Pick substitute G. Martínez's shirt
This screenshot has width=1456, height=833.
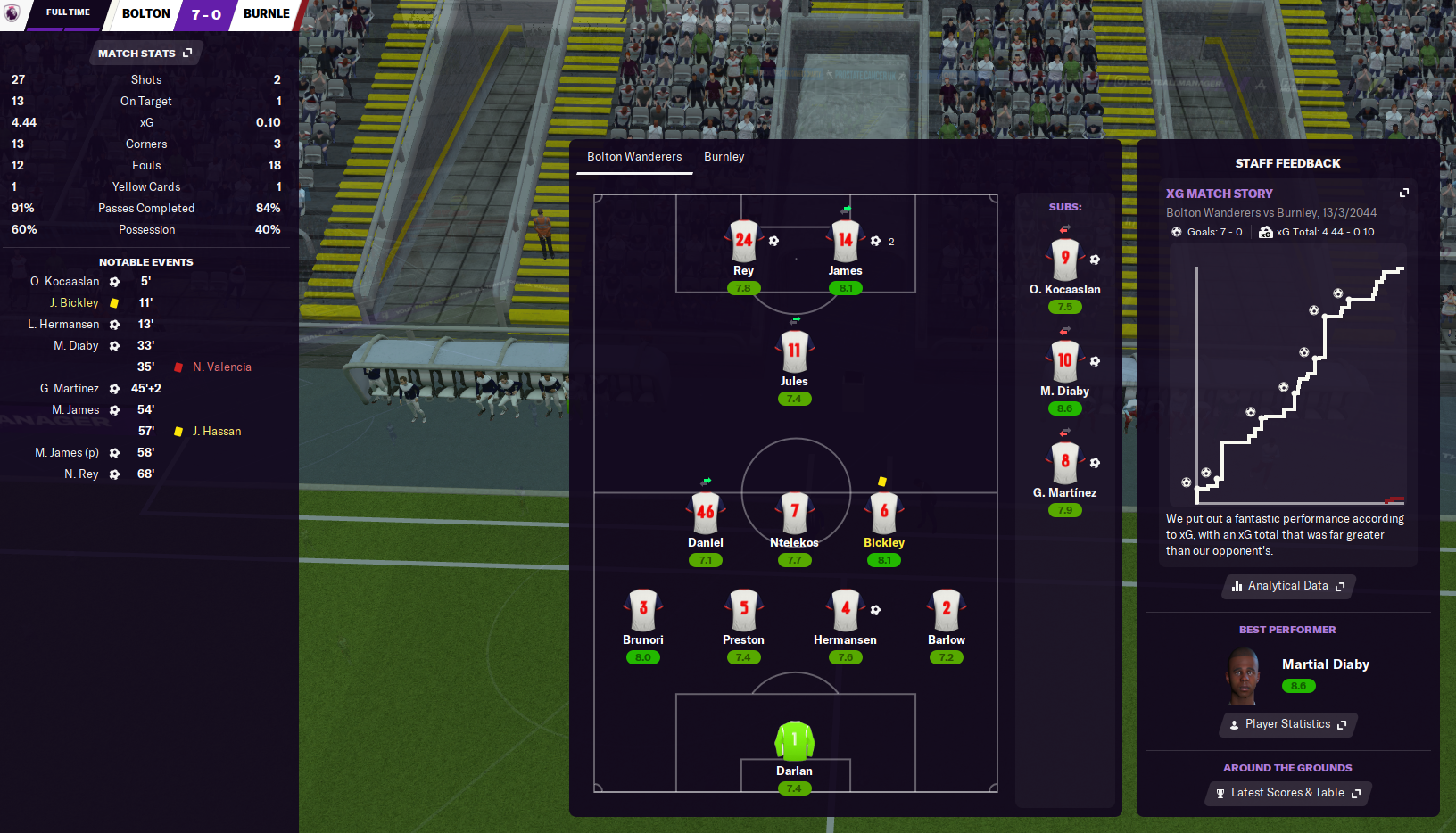(x=1065, y=463)
